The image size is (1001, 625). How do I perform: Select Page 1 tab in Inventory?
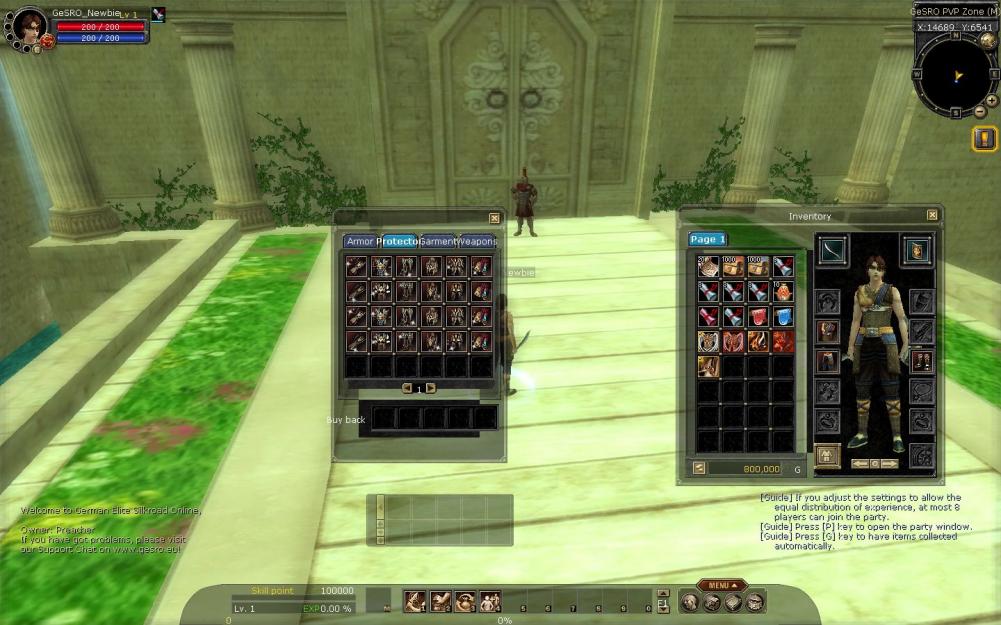click(x=708, y=240)
